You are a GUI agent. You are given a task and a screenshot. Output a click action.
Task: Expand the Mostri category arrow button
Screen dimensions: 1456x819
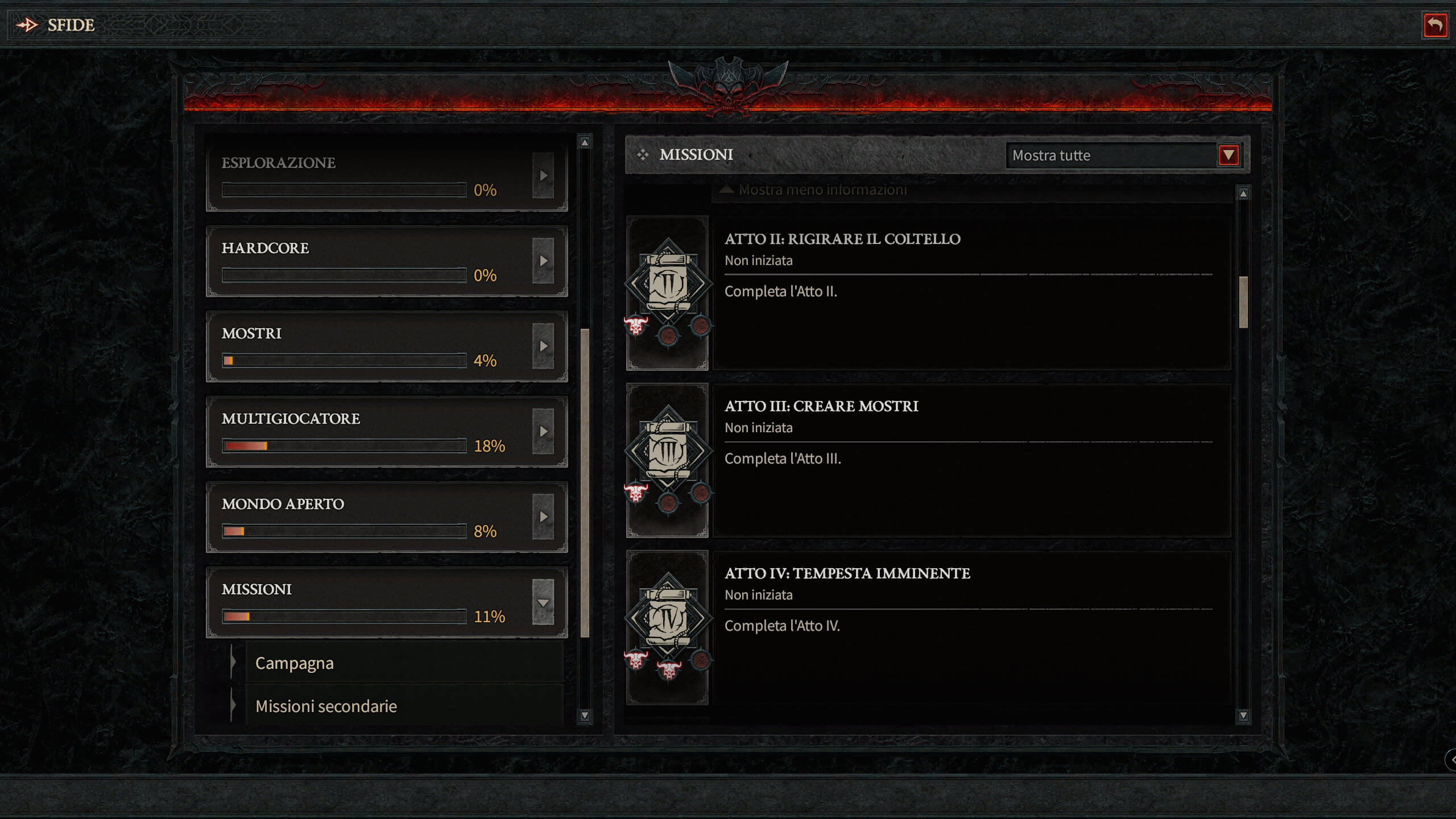point(543,346)
